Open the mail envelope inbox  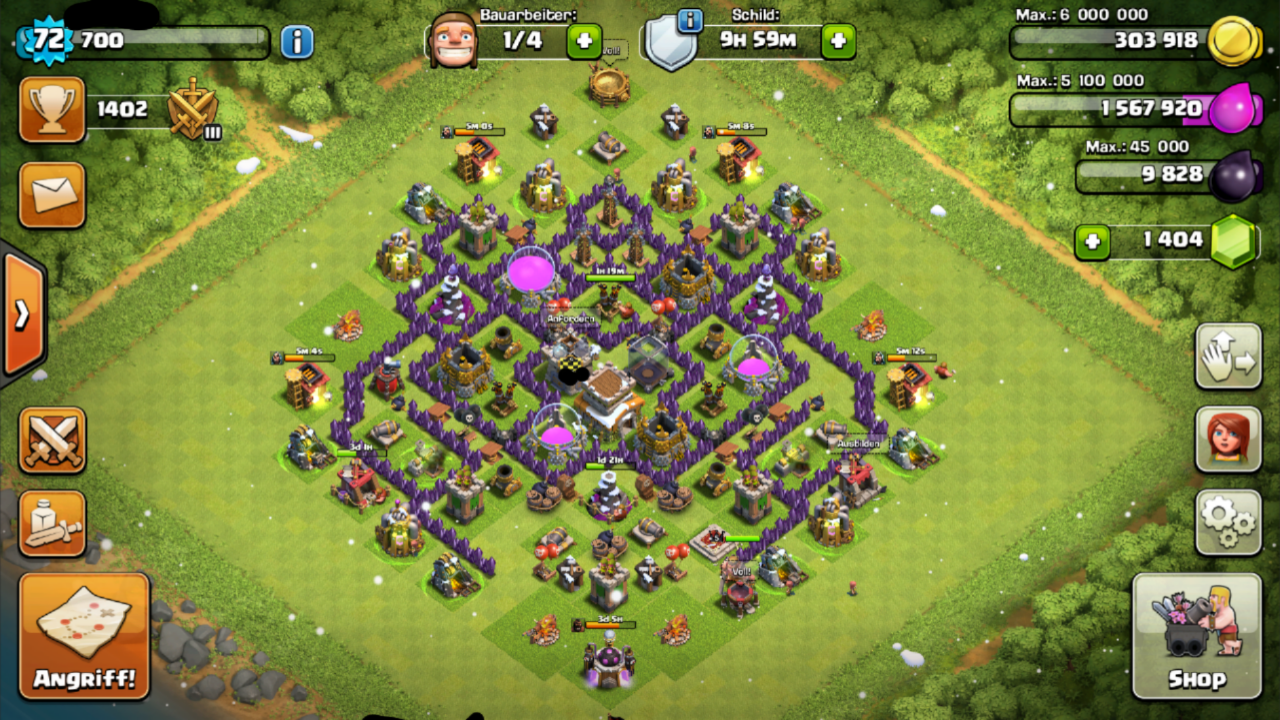click(x=52, y=194)
